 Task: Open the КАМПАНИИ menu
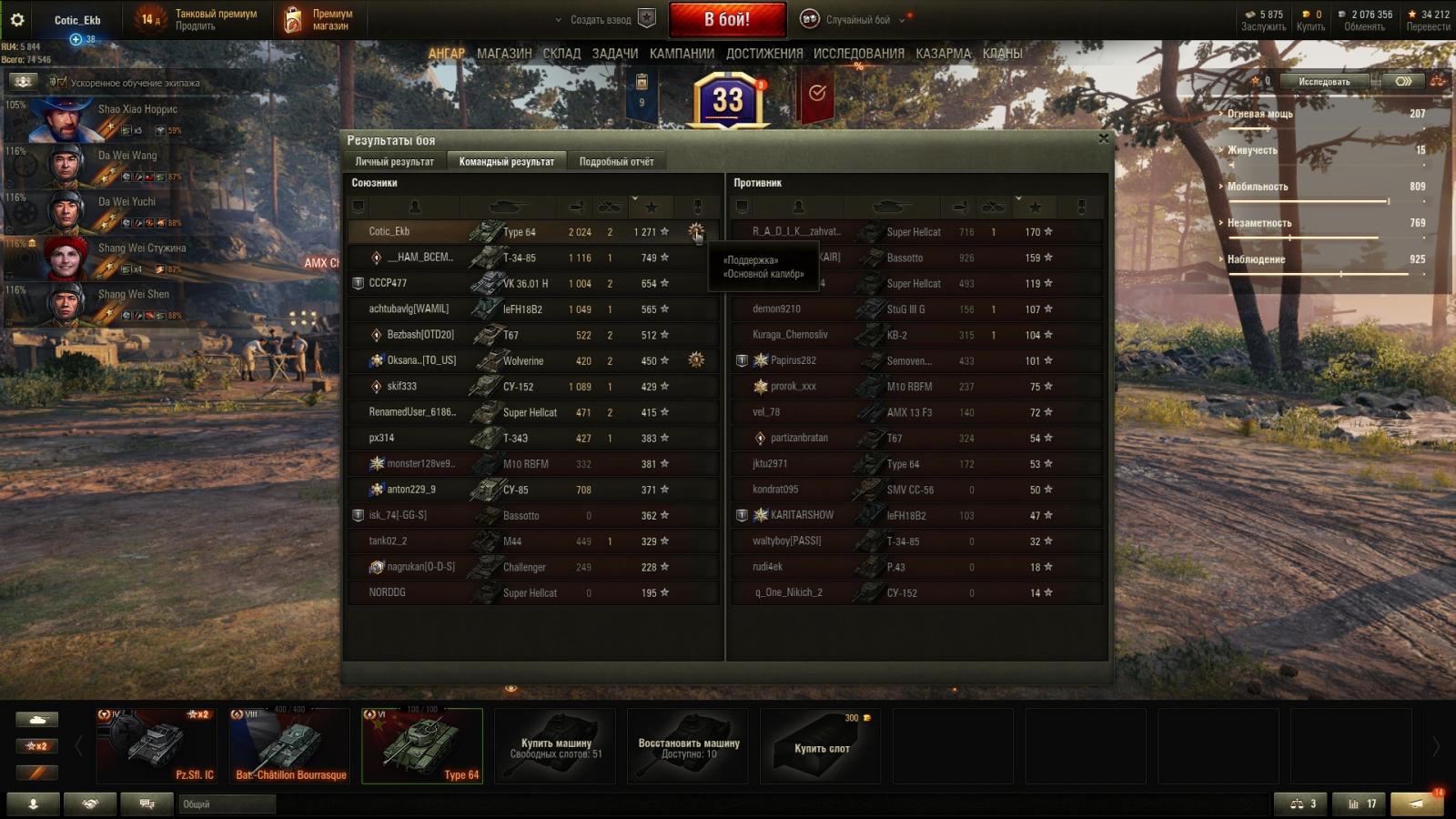point(682,54)
